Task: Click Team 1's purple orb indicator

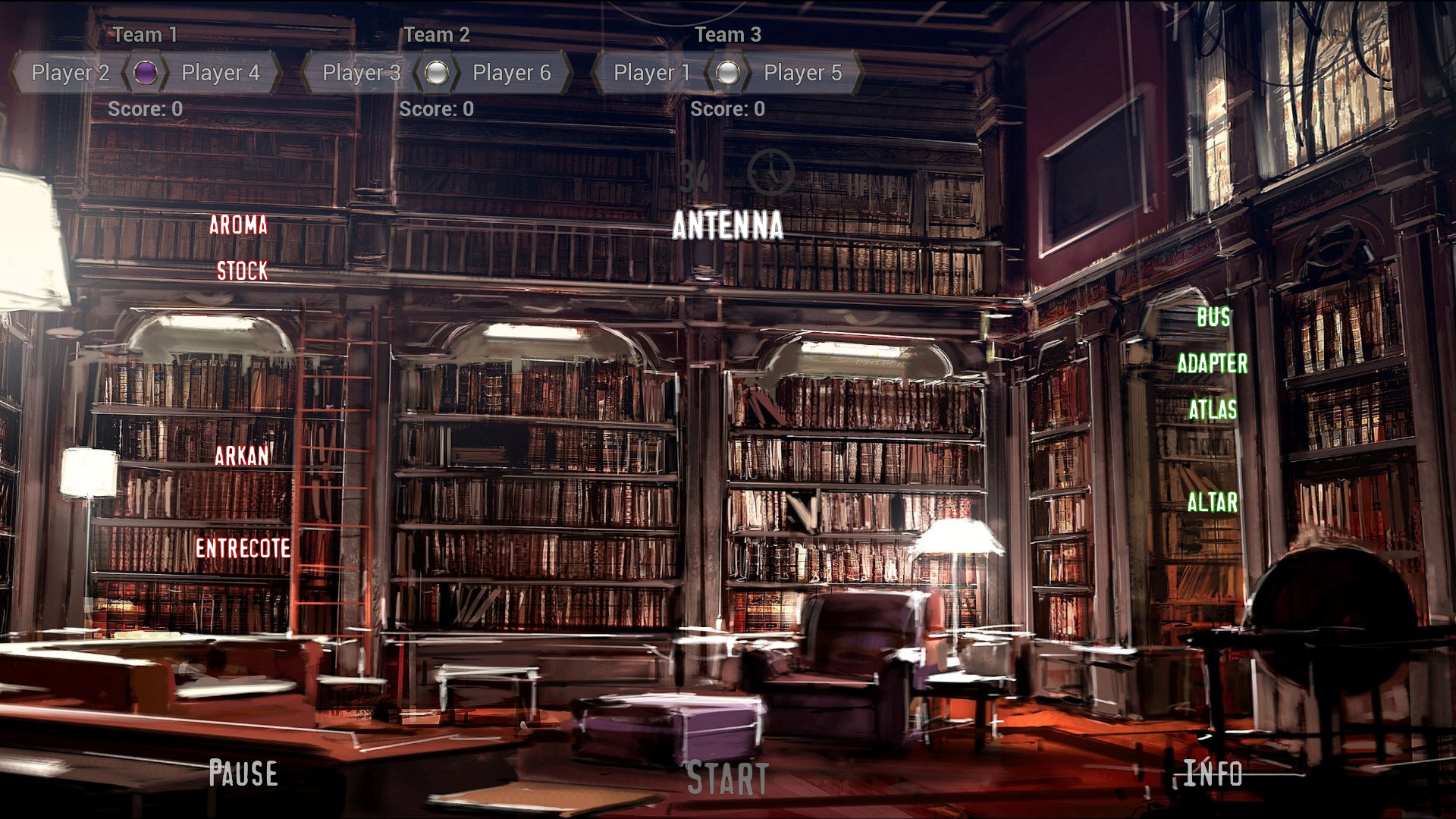Action: point(144,73)
